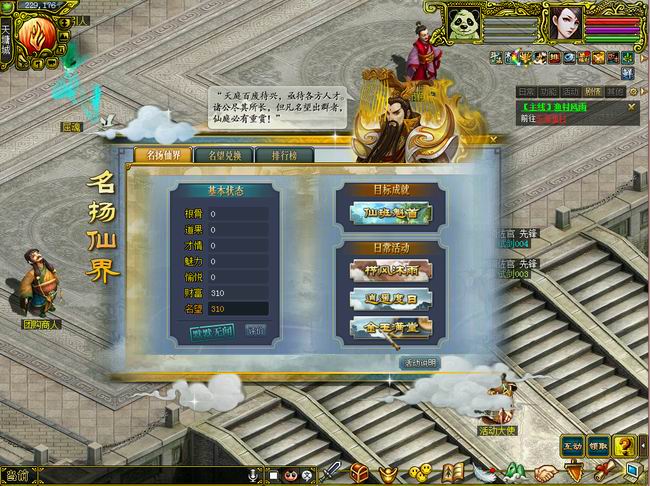Switch tracker to the 活动 tab

point(571,91)
